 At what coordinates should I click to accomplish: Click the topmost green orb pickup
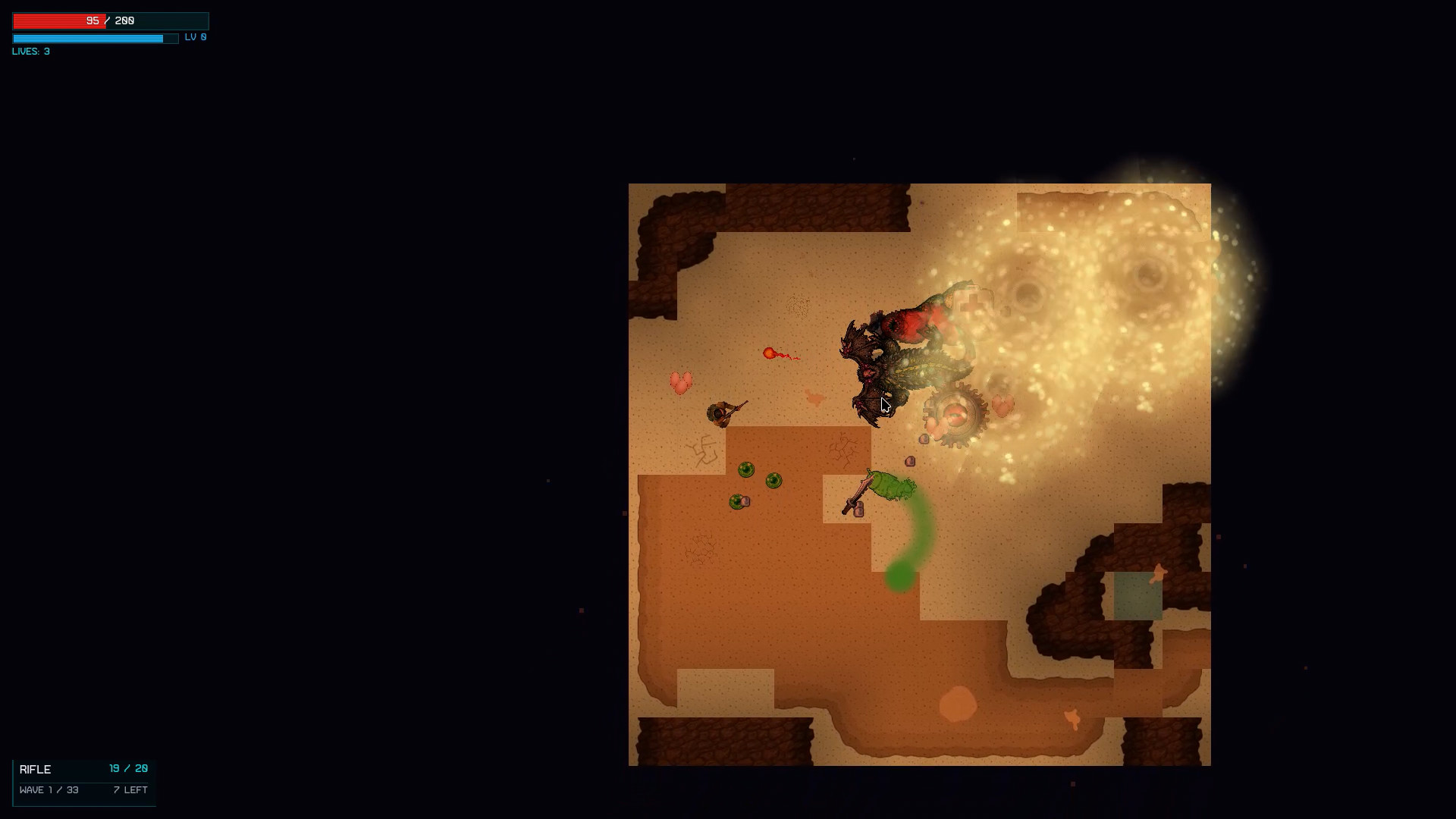[748, 470]
